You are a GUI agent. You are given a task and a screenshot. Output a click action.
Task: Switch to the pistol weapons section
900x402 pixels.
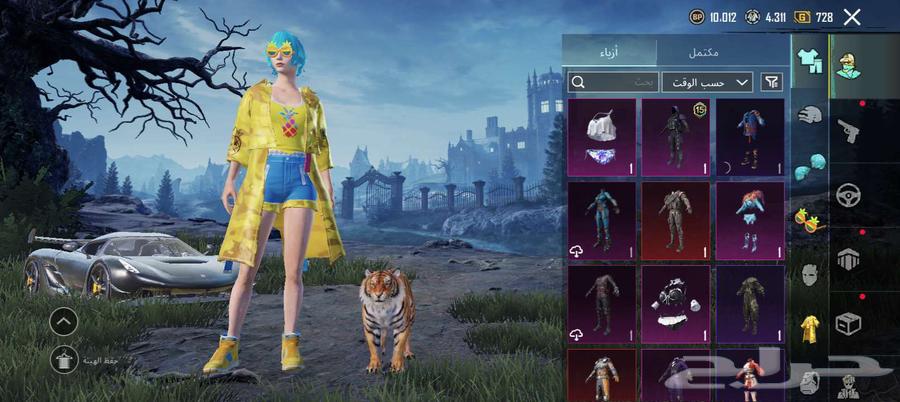pos(848,128)
